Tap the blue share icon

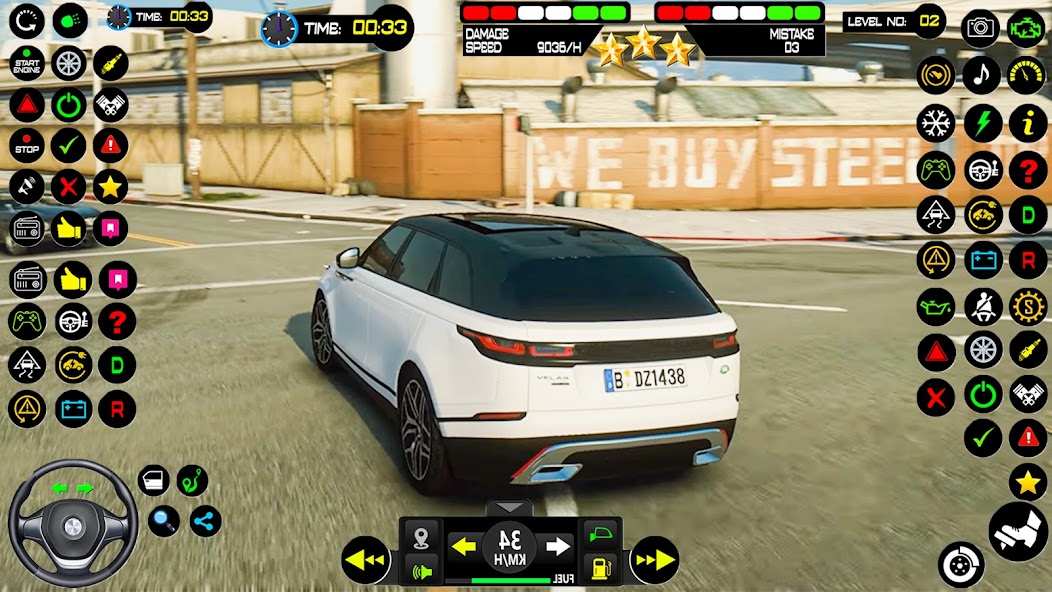pyautogui.click(x=205, y=520)
